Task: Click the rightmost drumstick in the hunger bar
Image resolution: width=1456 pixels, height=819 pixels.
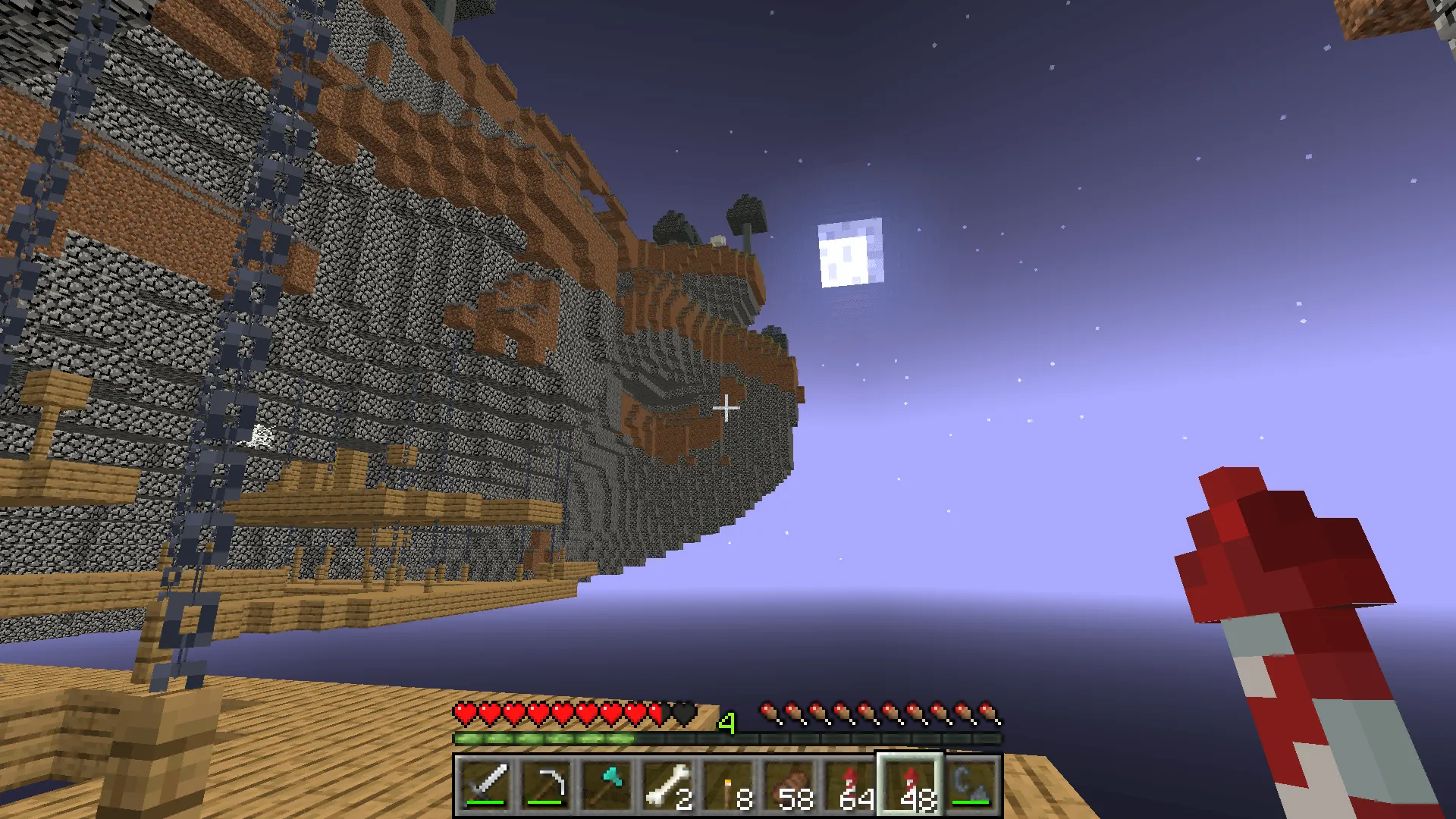Action: pos(986,714)
